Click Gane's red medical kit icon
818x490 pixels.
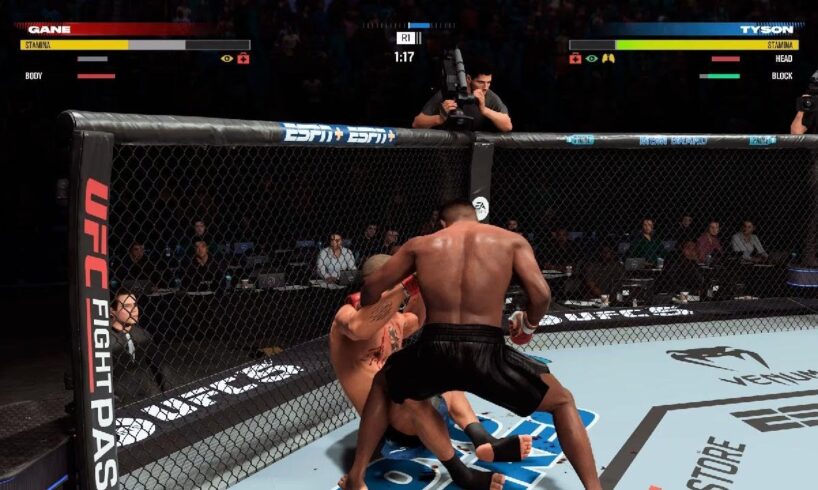point(243,59)
